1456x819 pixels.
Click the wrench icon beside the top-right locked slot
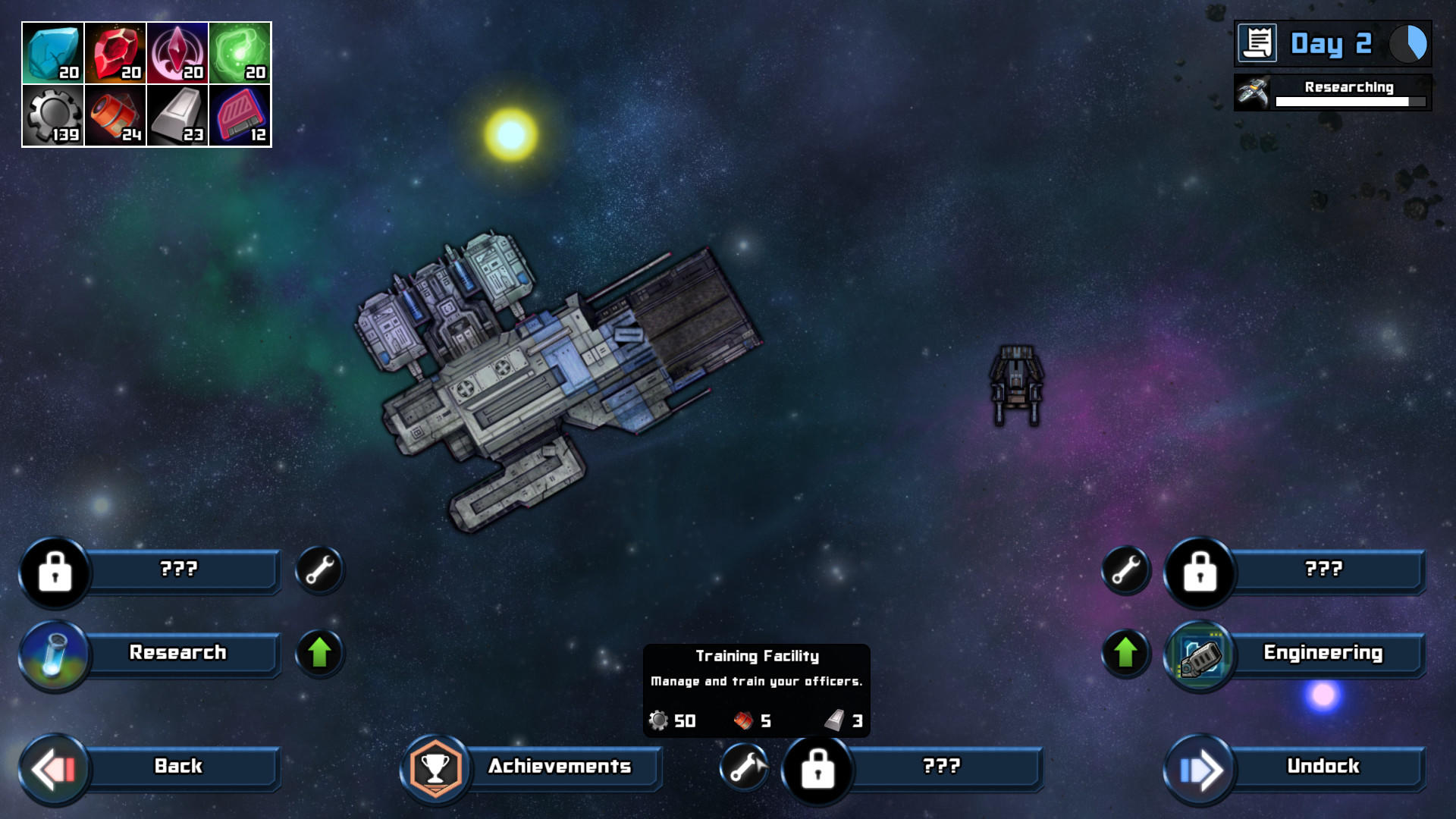point(1125,570)
